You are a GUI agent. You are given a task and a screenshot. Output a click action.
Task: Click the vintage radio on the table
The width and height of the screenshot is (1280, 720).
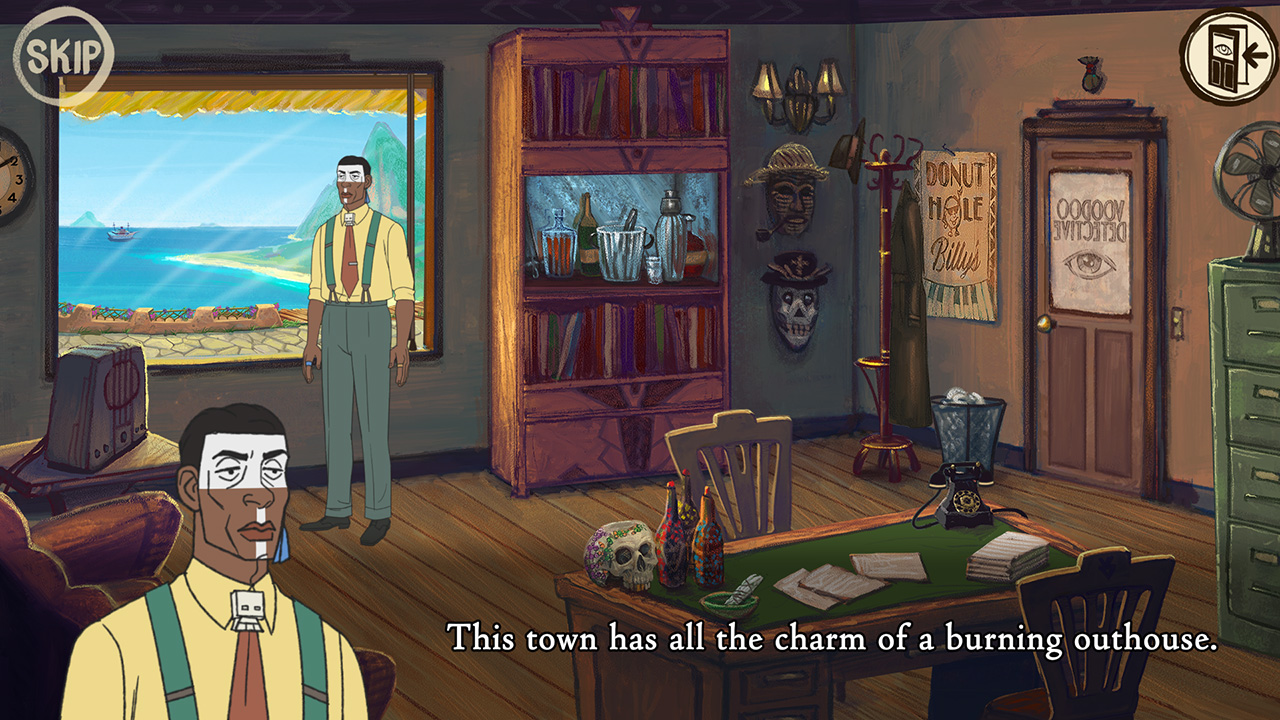[100, 400]
